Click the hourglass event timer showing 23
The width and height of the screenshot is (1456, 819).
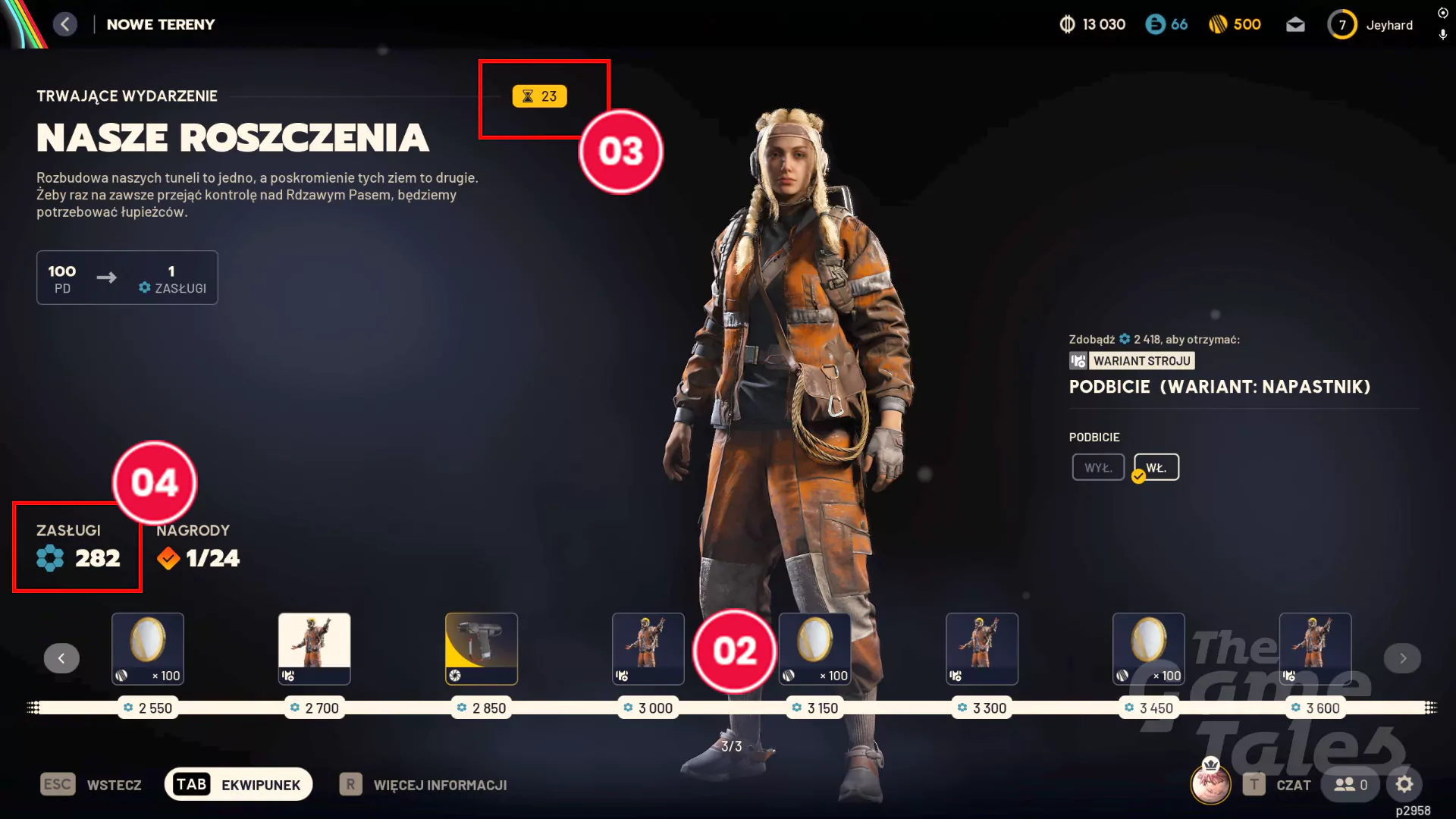(x=540, y=96)
